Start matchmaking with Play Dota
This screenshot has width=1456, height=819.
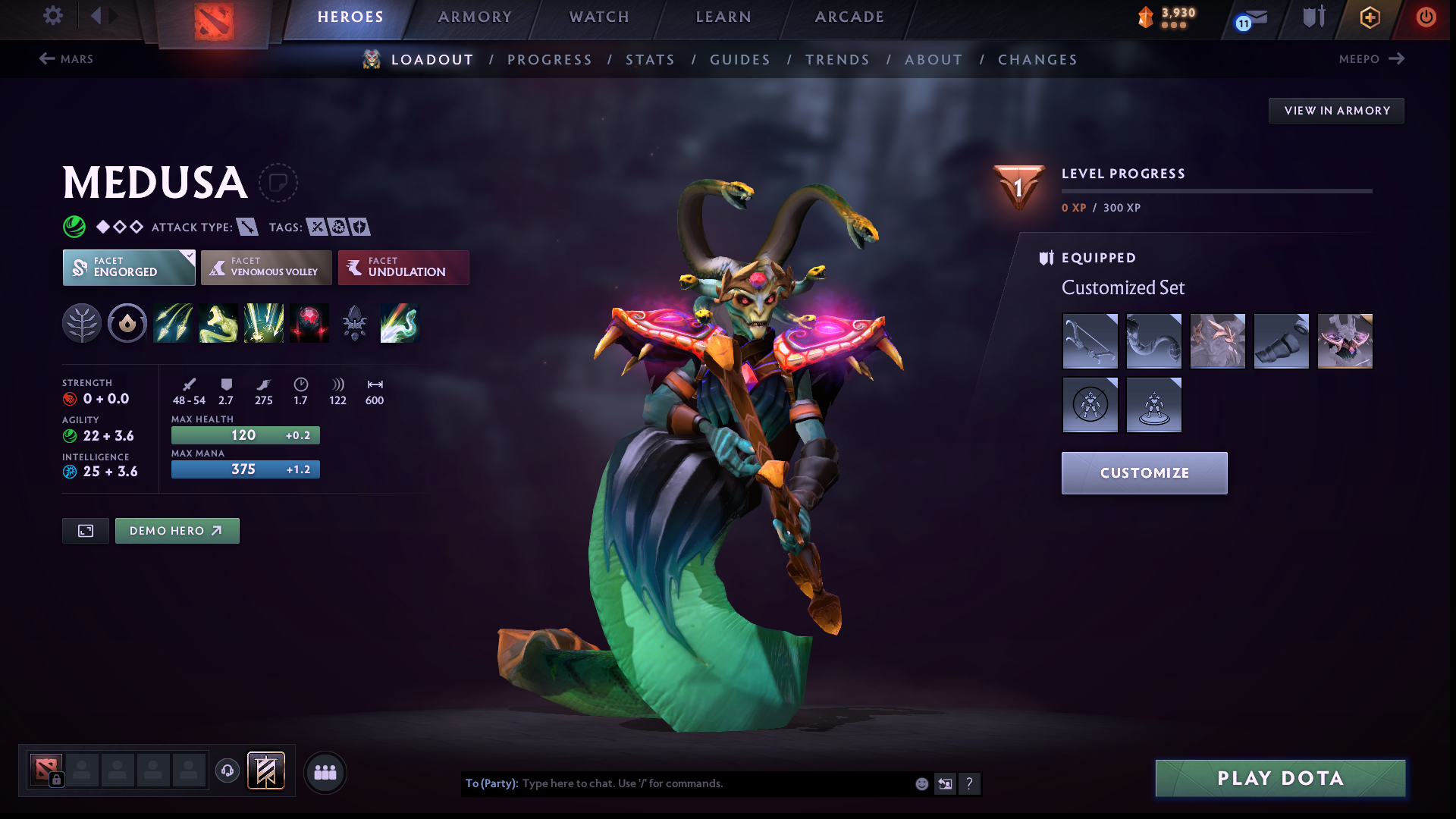pos(1280,778)
